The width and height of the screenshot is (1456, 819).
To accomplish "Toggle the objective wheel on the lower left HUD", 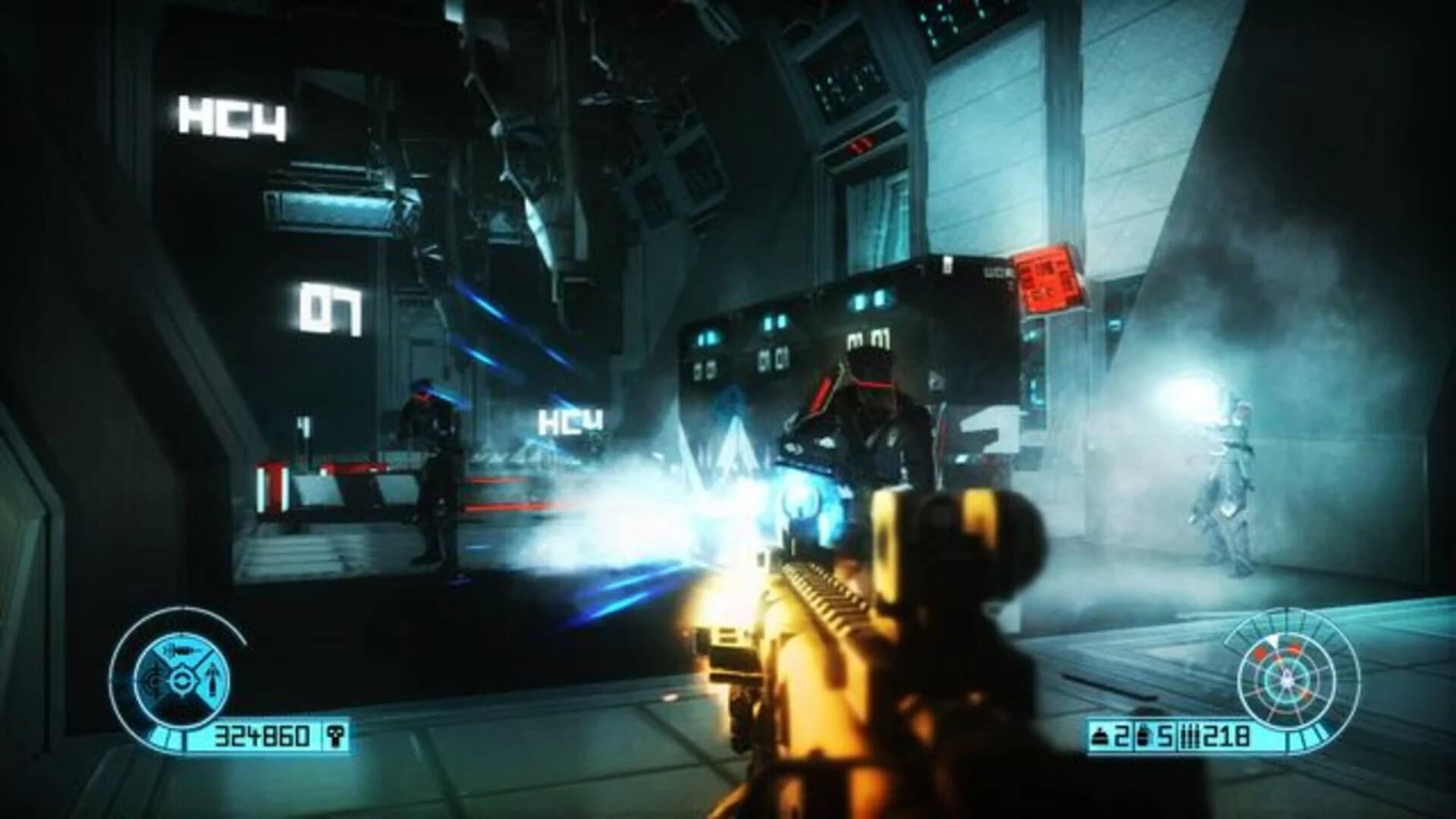I will click(x=182, y=680).
